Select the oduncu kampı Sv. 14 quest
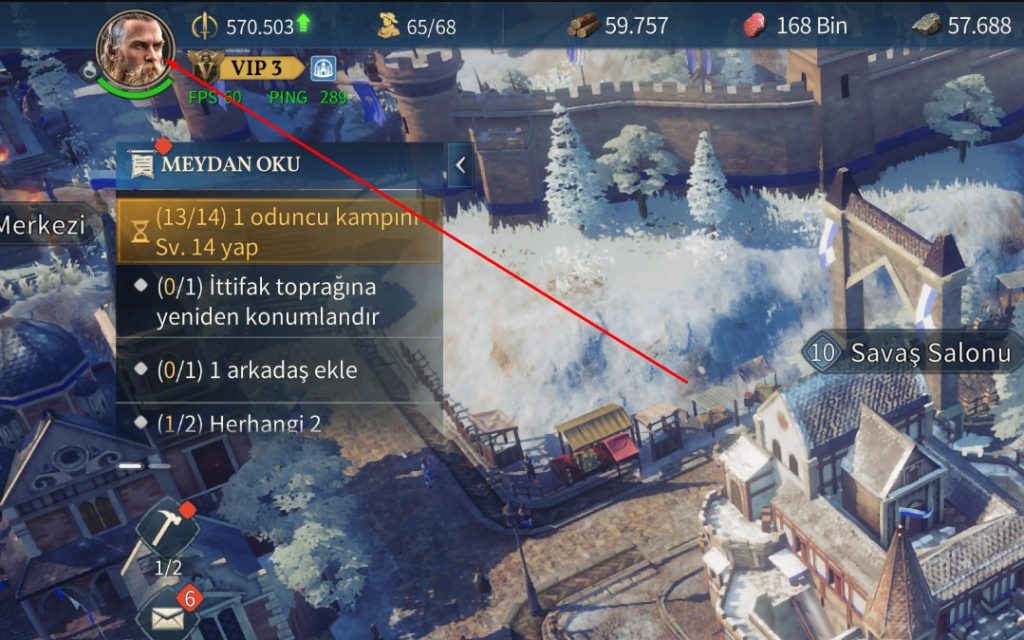1024x640 pixels. point(279,231)
